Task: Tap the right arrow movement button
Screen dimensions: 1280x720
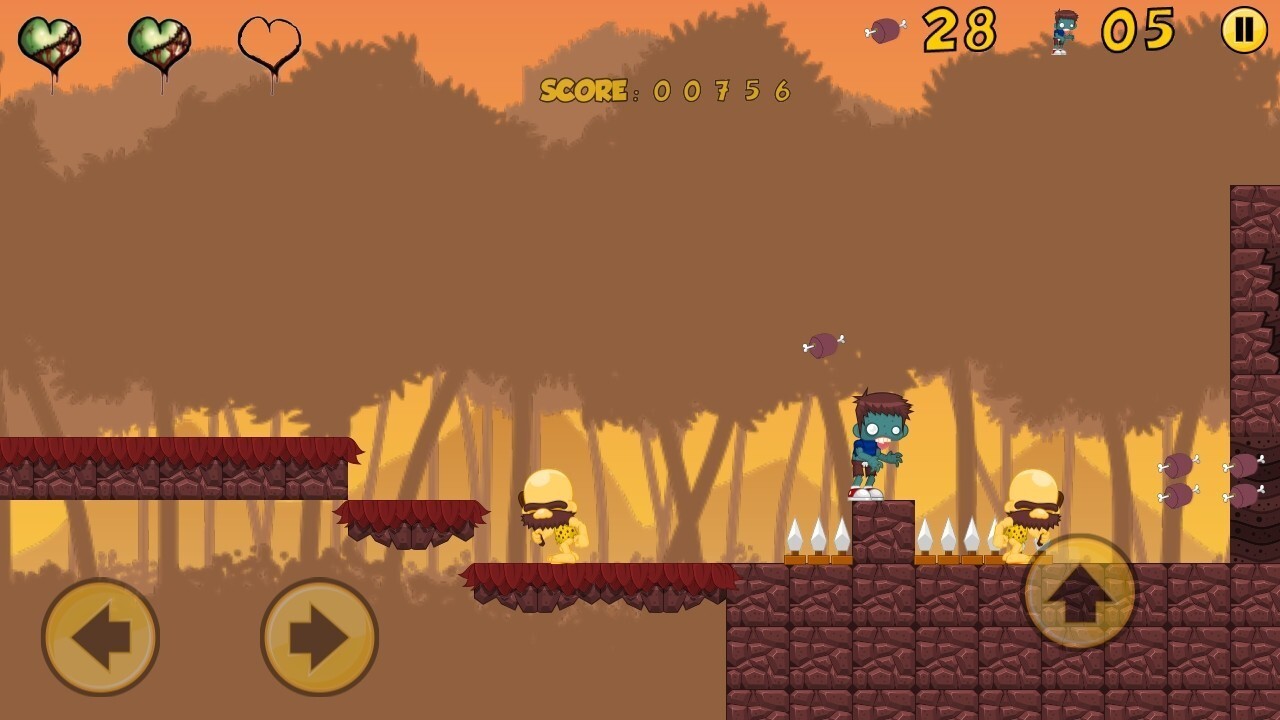Action: (319, 636)
